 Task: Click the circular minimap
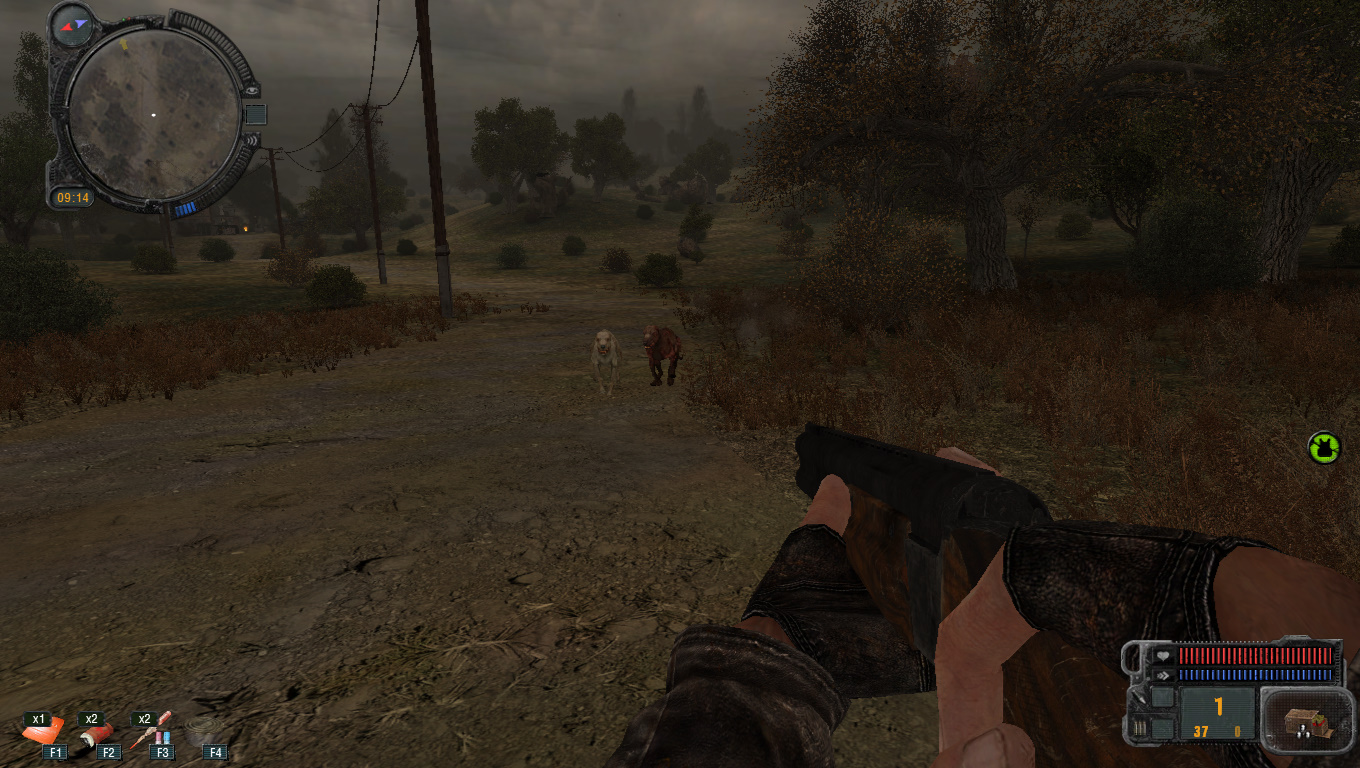tap(153, 112)
